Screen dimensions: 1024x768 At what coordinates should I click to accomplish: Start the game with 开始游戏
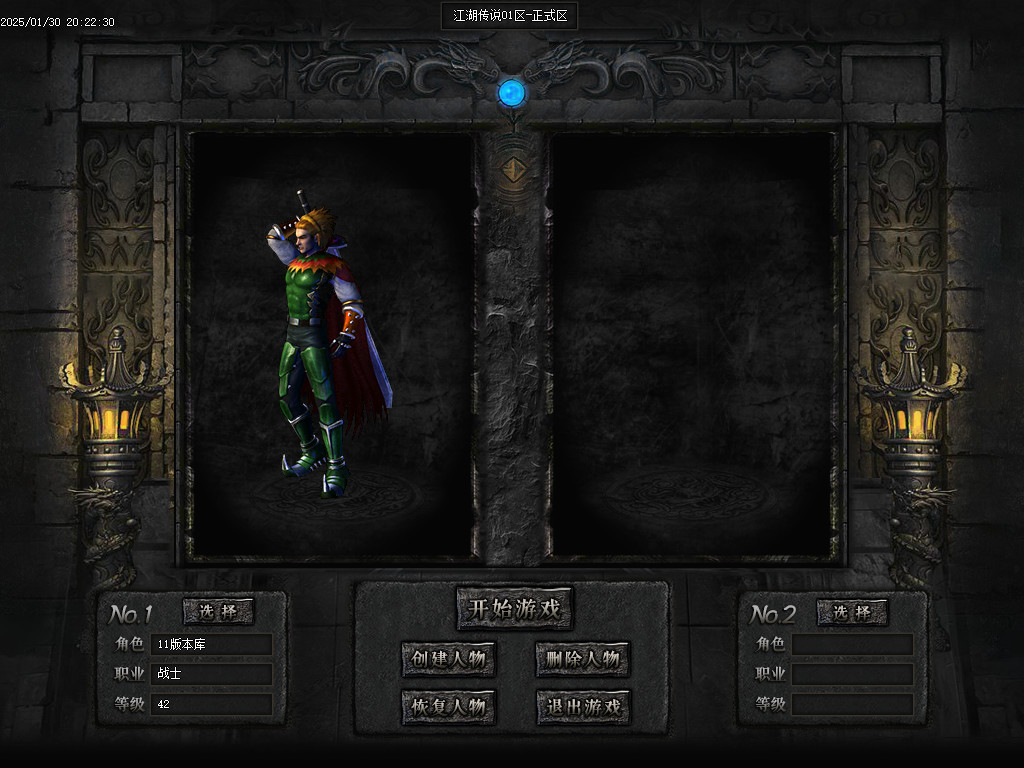coord(515,608)
